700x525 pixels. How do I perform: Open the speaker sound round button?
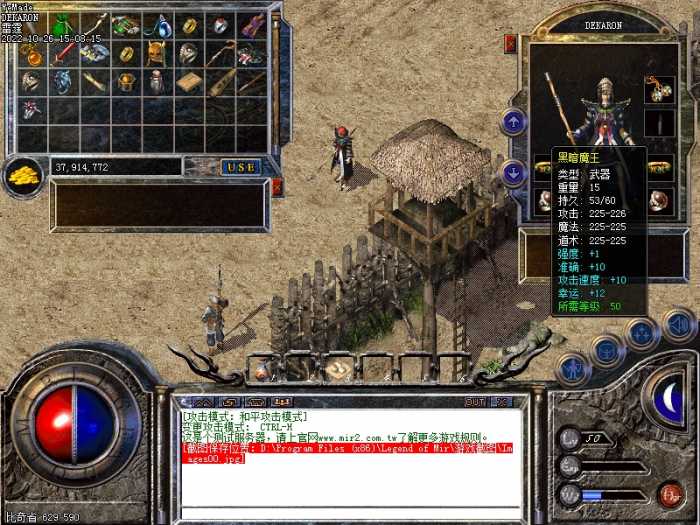[679, 324]
